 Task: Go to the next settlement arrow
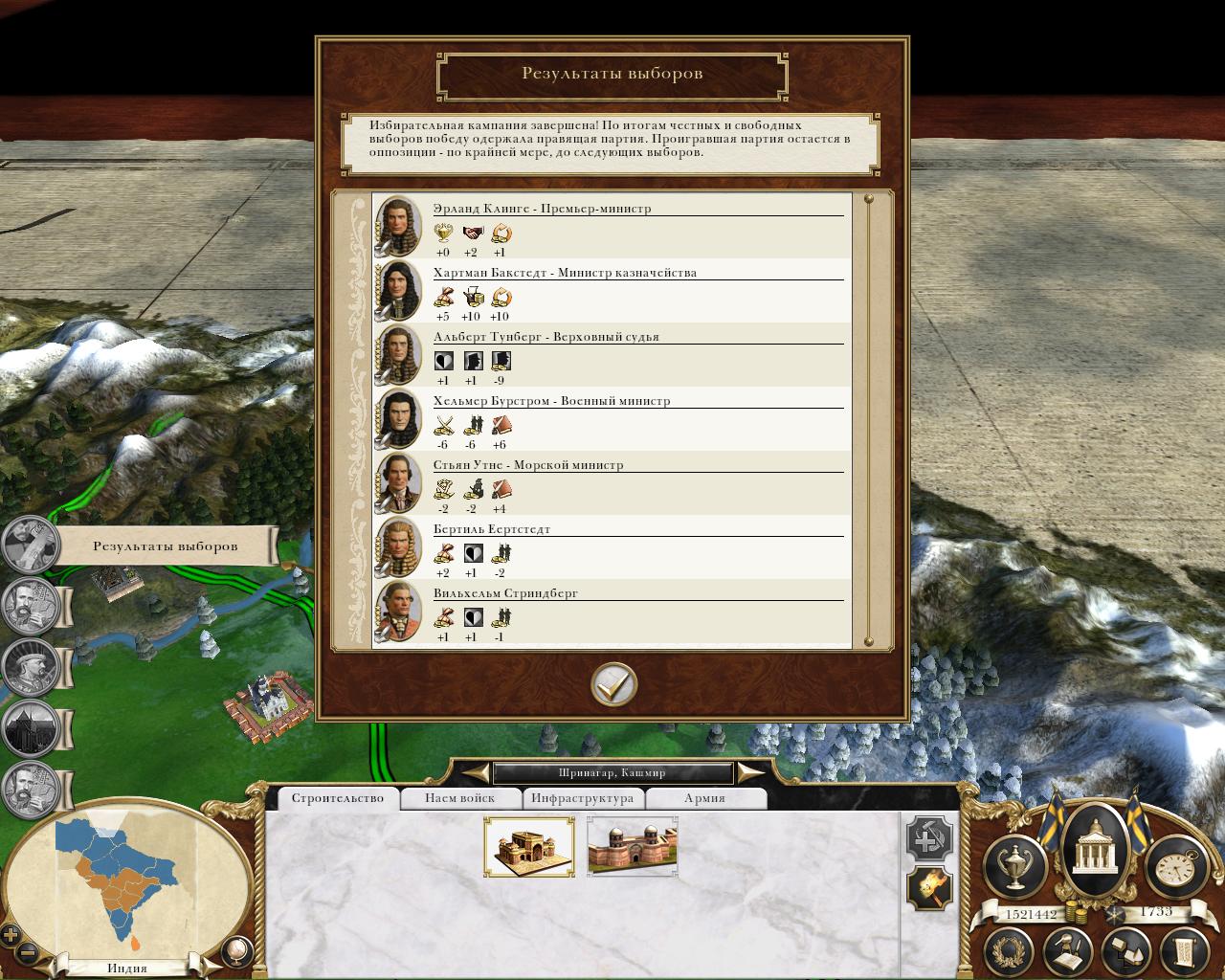click(x=751, y=772)
